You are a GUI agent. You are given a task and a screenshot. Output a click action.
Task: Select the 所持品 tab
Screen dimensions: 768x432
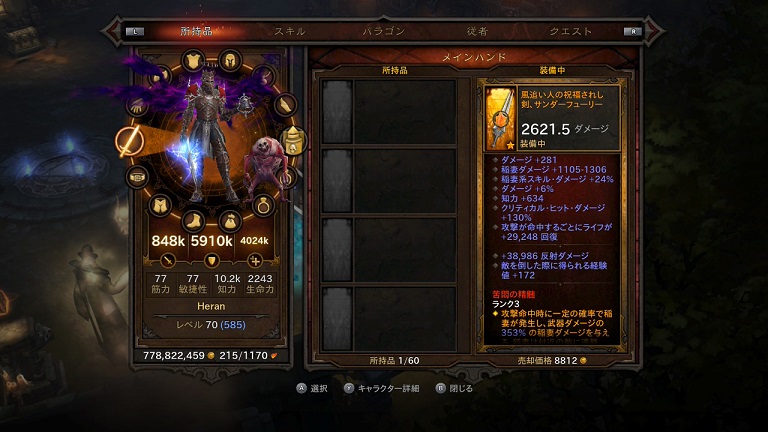pyautogui.click(x=197, y=31)
